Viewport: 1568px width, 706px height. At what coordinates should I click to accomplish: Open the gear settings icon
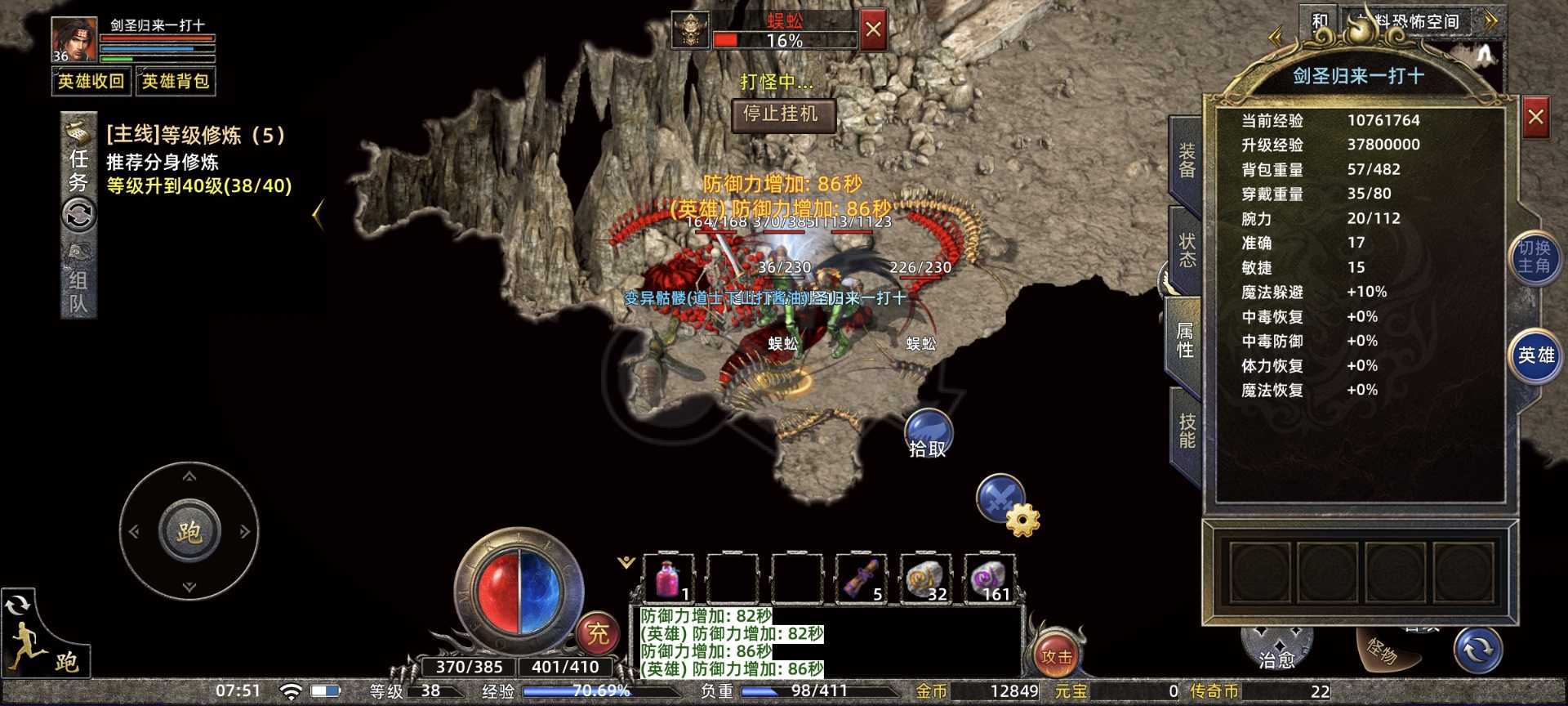pos(1022,520)
